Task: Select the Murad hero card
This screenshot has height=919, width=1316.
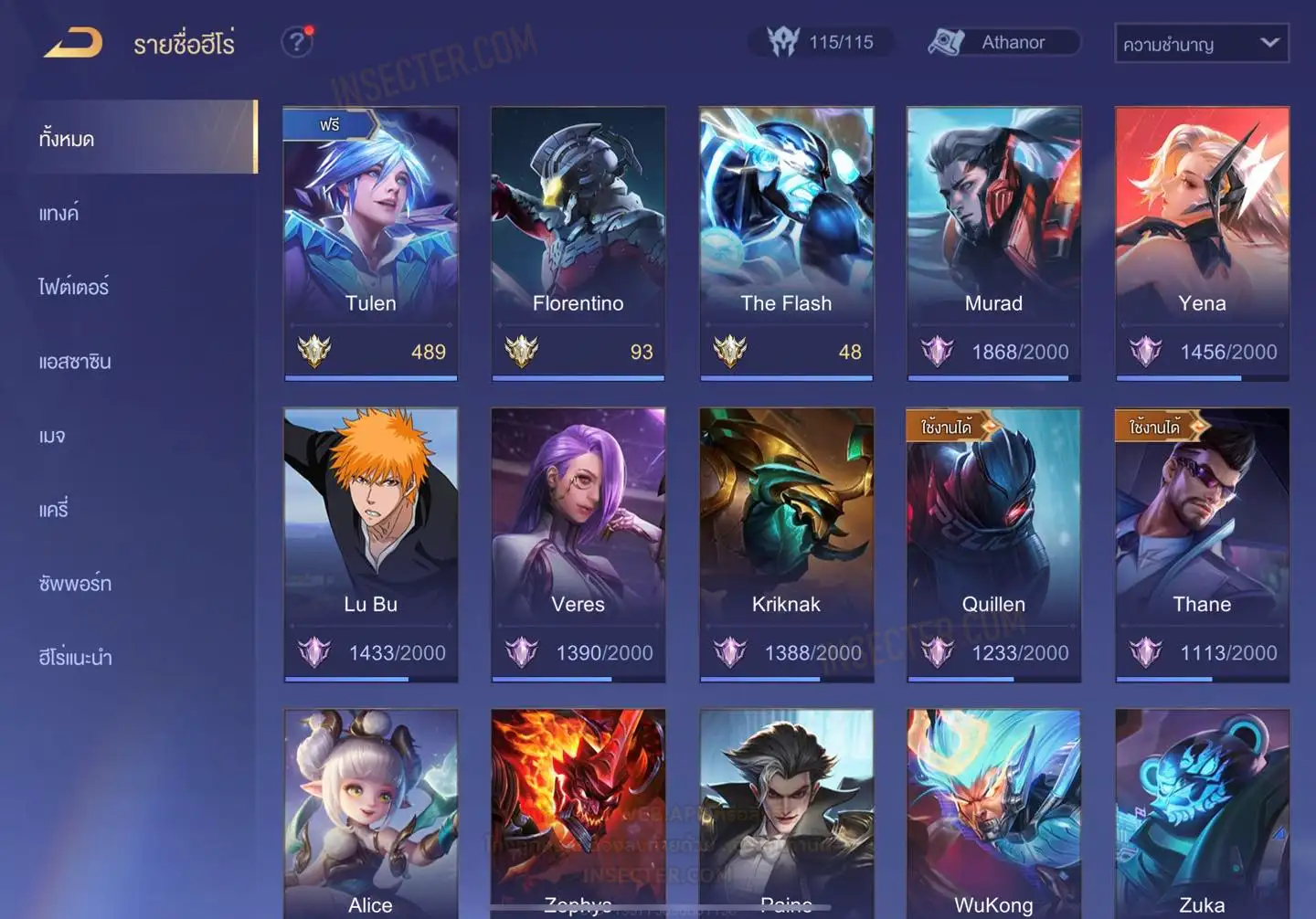Action: point(993,242)
